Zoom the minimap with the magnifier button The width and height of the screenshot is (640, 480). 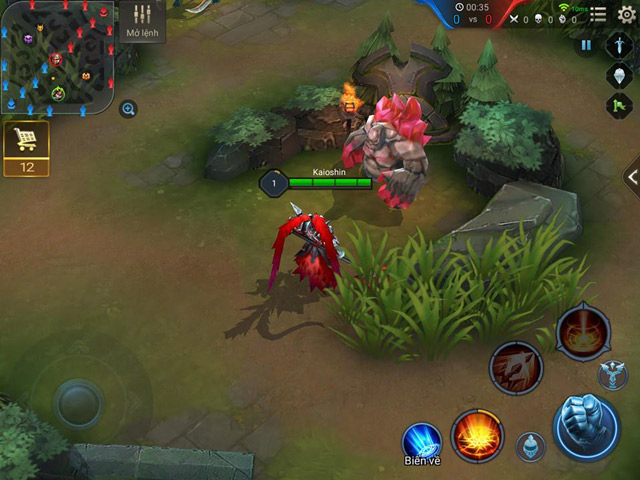(128, 109)
